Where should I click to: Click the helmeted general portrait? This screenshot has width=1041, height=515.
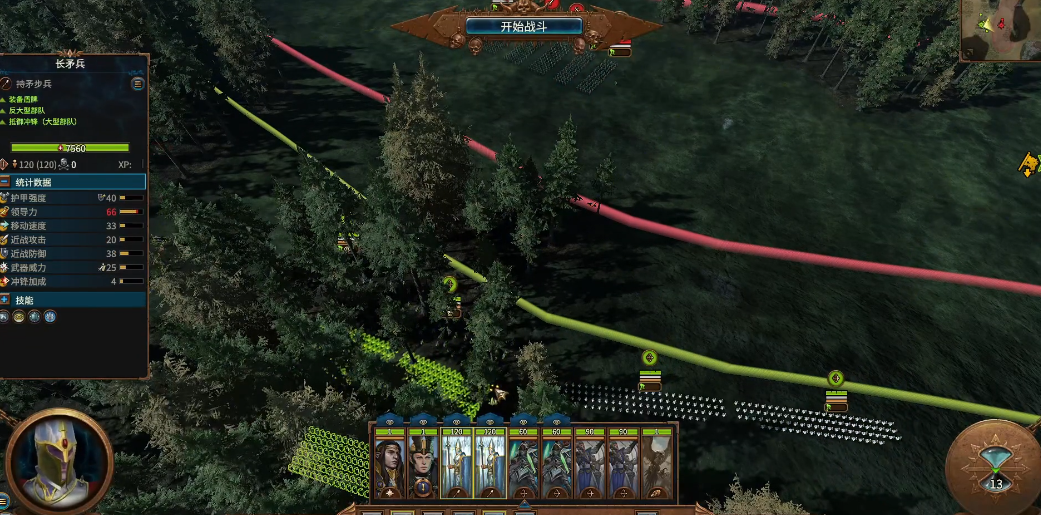58,460
